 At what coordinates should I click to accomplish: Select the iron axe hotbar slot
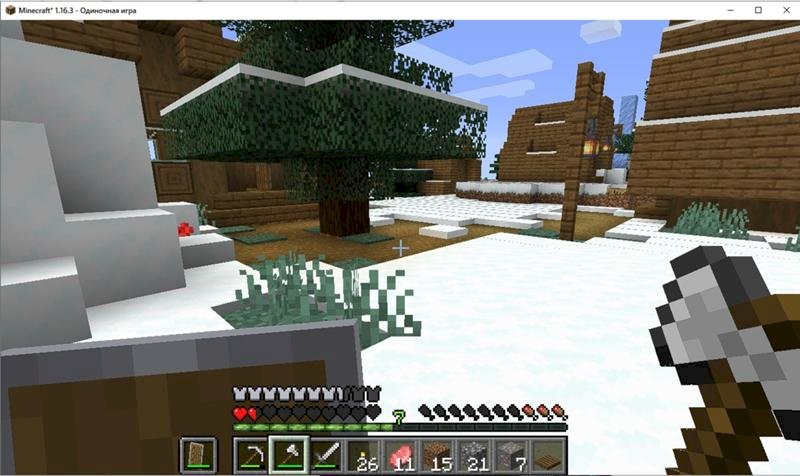[287, 455]
